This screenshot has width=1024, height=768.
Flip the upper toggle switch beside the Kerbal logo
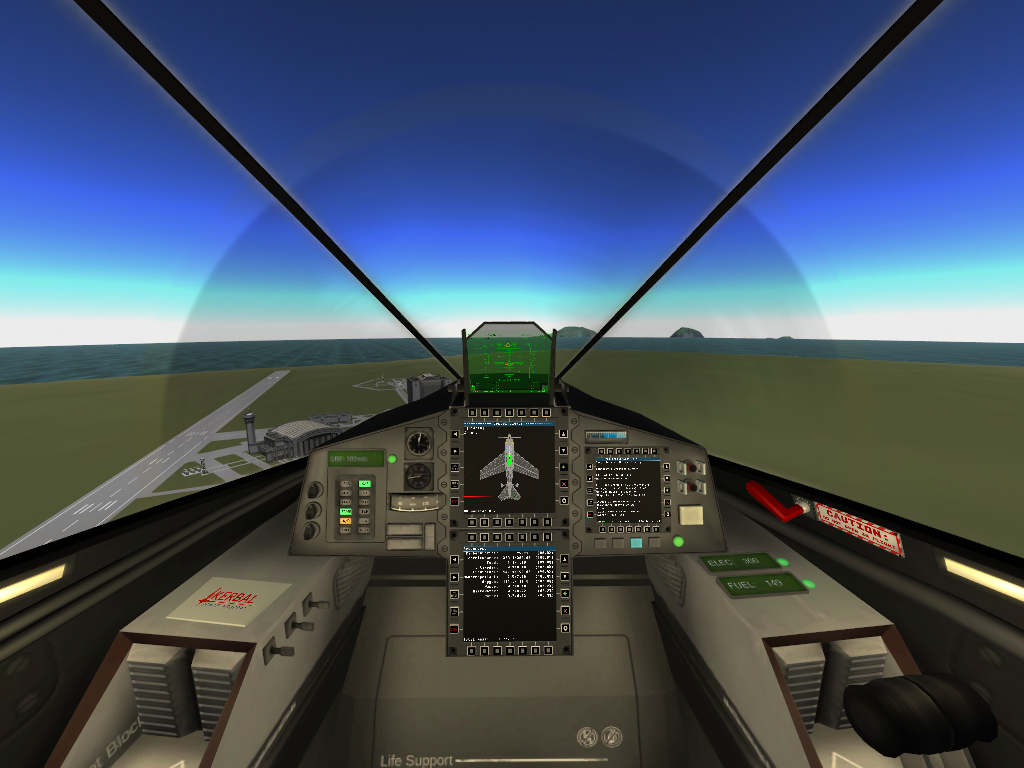click(x=319, y=603)
